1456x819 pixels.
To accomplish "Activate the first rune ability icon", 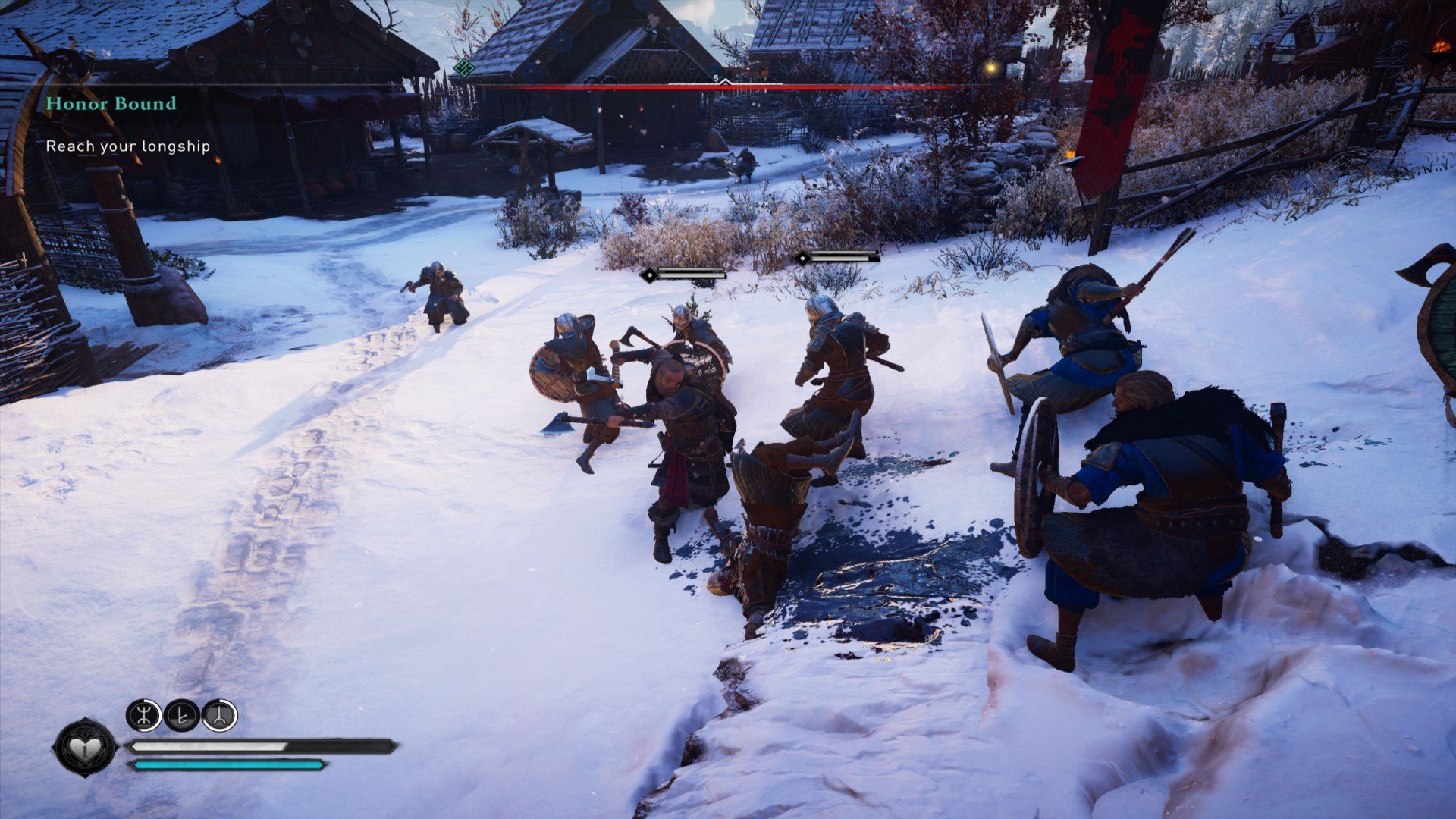I will click(x=143, y=715).
